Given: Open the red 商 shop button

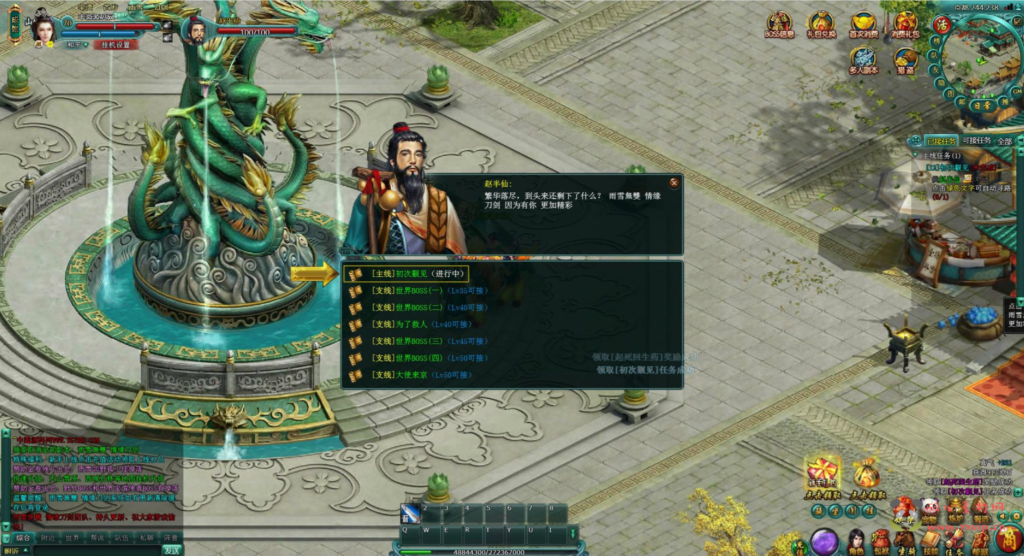Looking at the screenshot, I should 1007,539.
